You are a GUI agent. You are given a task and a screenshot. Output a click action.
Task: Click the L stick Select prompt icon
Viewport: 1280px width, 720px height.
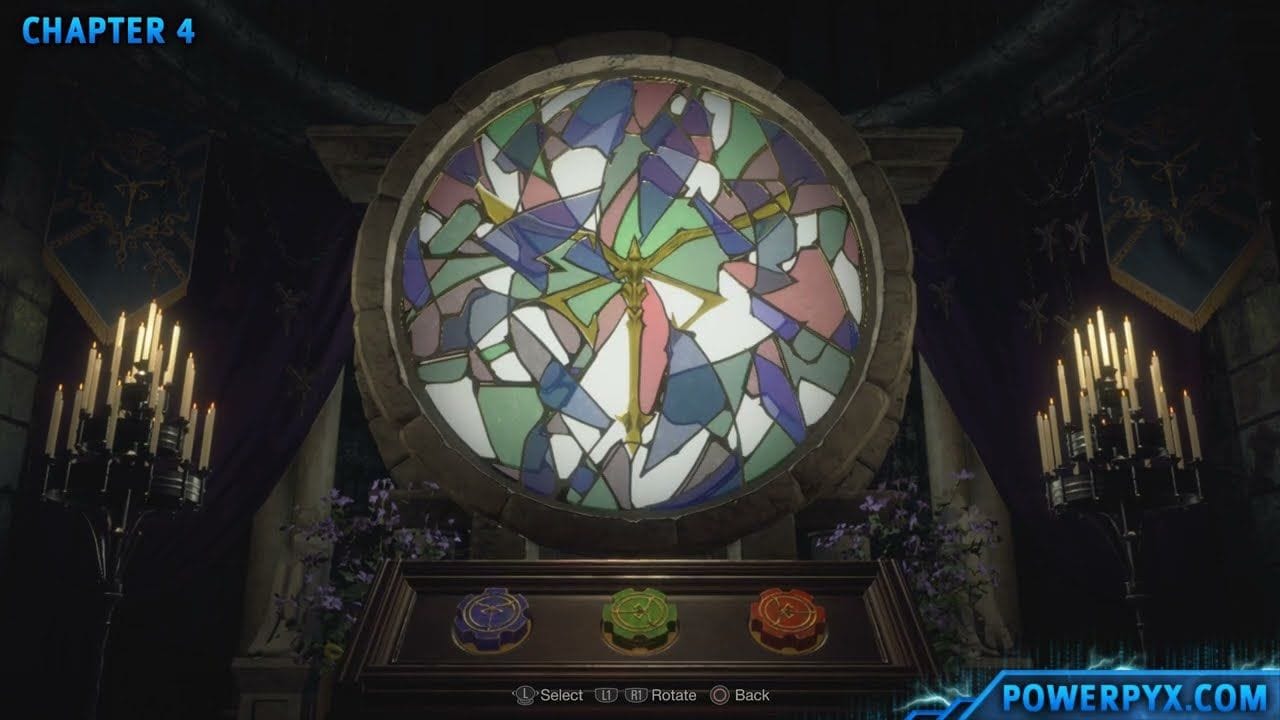click(525, 693)
